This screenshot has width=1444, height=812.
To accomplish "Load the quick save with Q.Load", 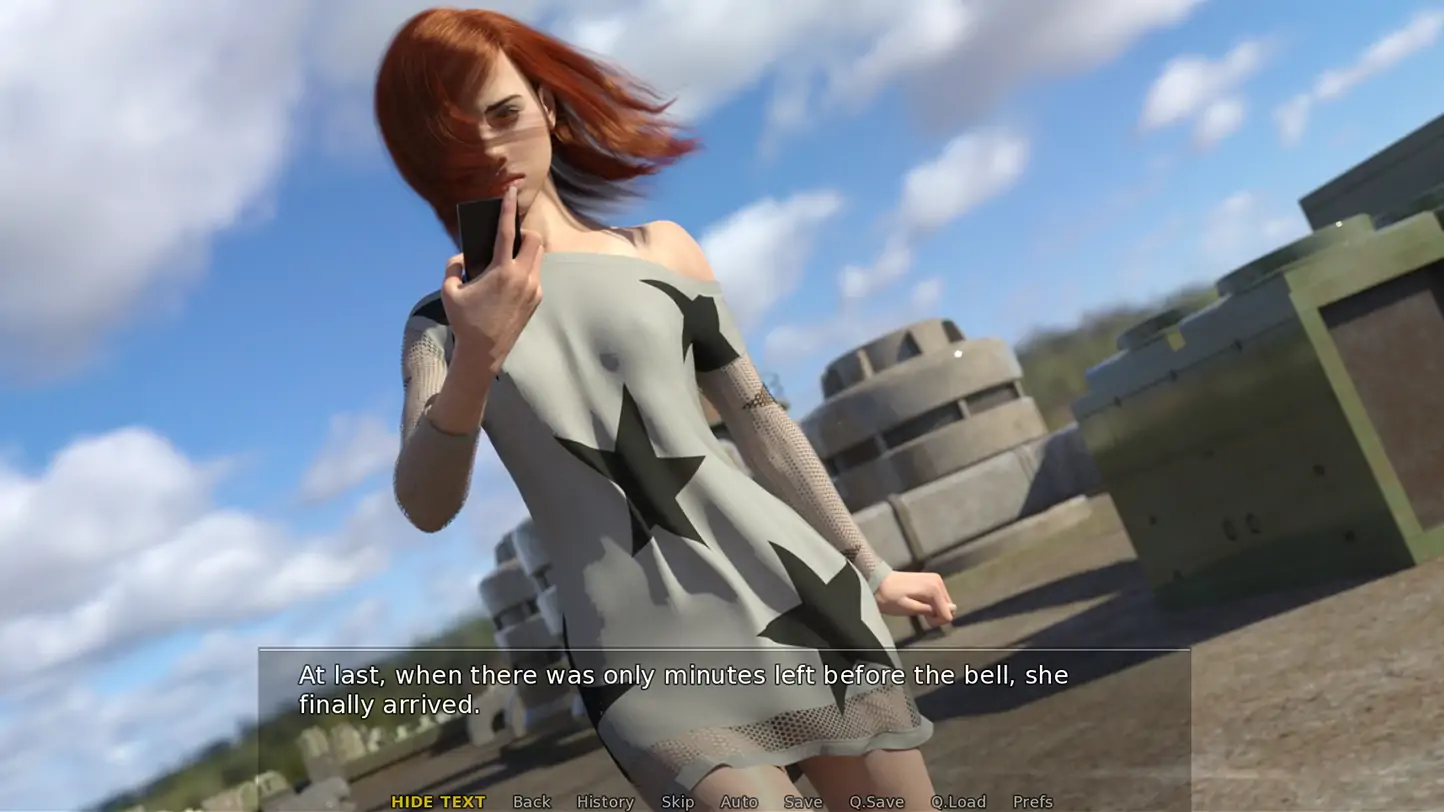I will pos(958,801).
